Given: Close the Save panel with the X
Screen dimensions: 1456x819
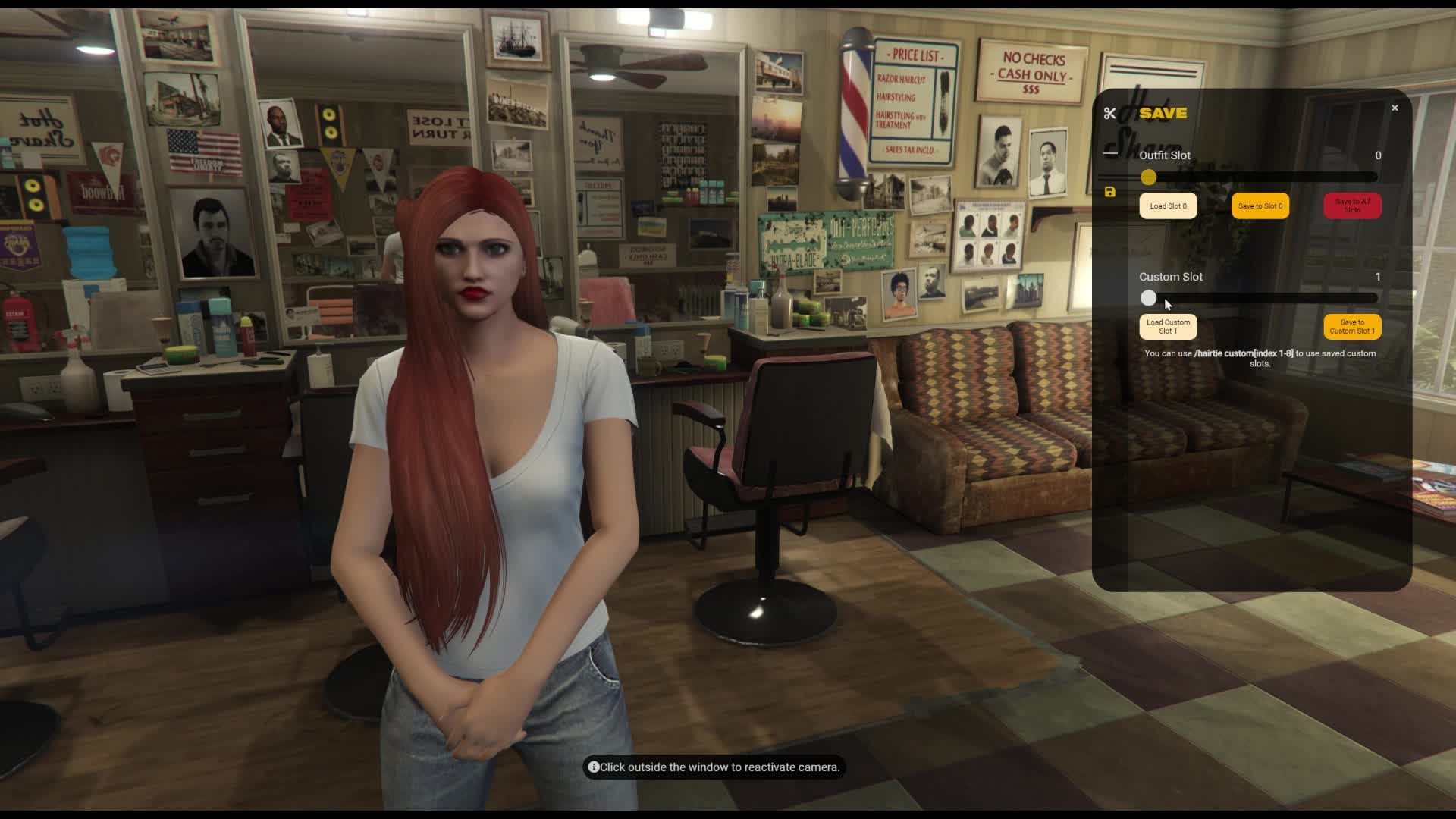Looking at the screenshot, I should pos(1395,108).
